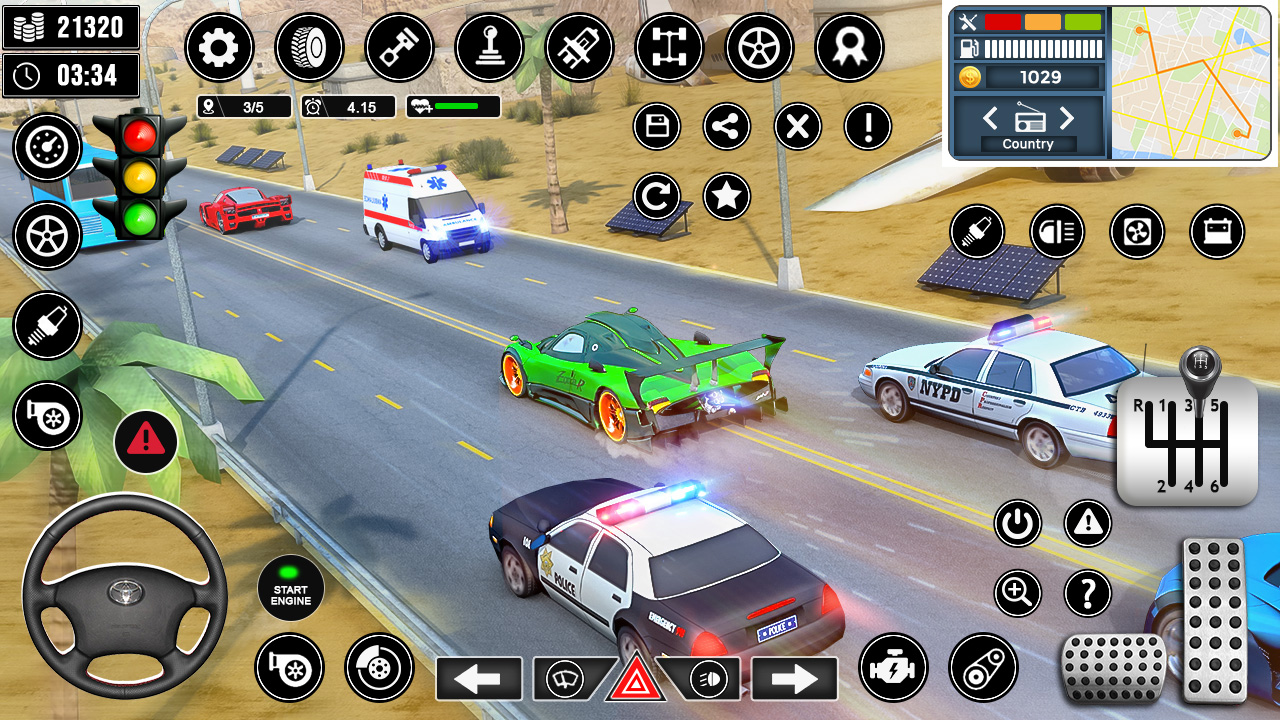Open the route minimap

[1190, 82]
